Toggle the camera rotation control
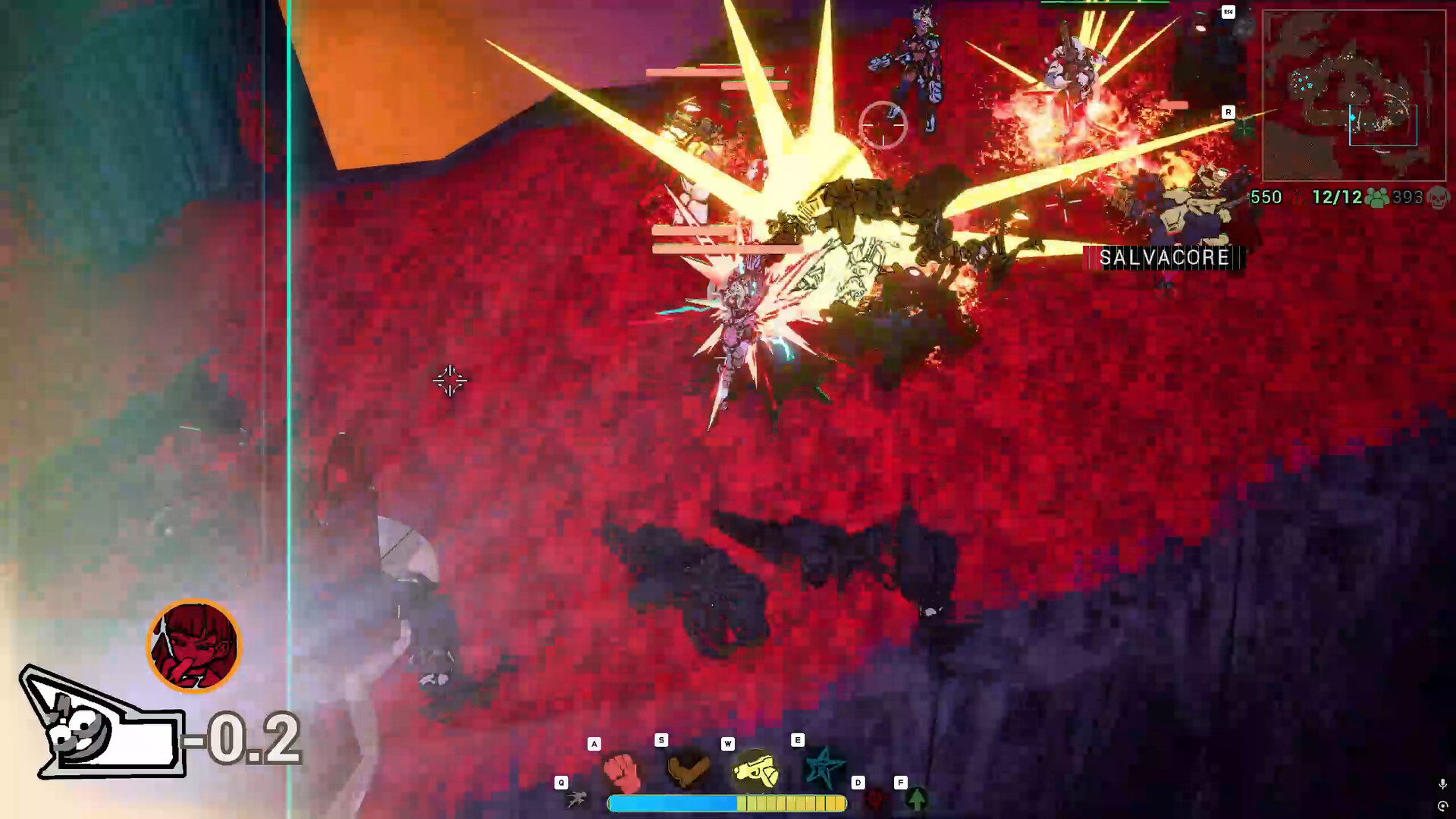 point(1443,806)
